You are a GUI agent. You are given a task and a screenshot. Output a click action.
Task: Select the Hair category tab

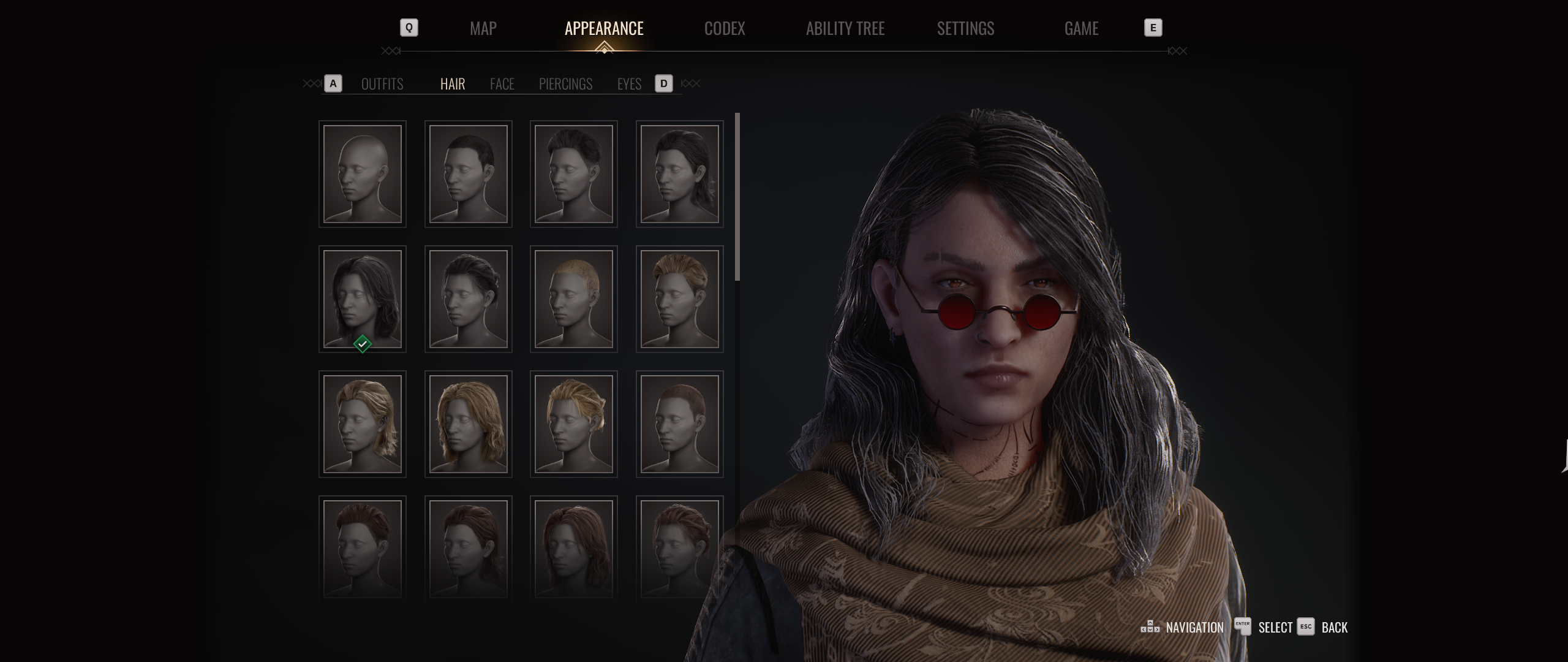453,84
